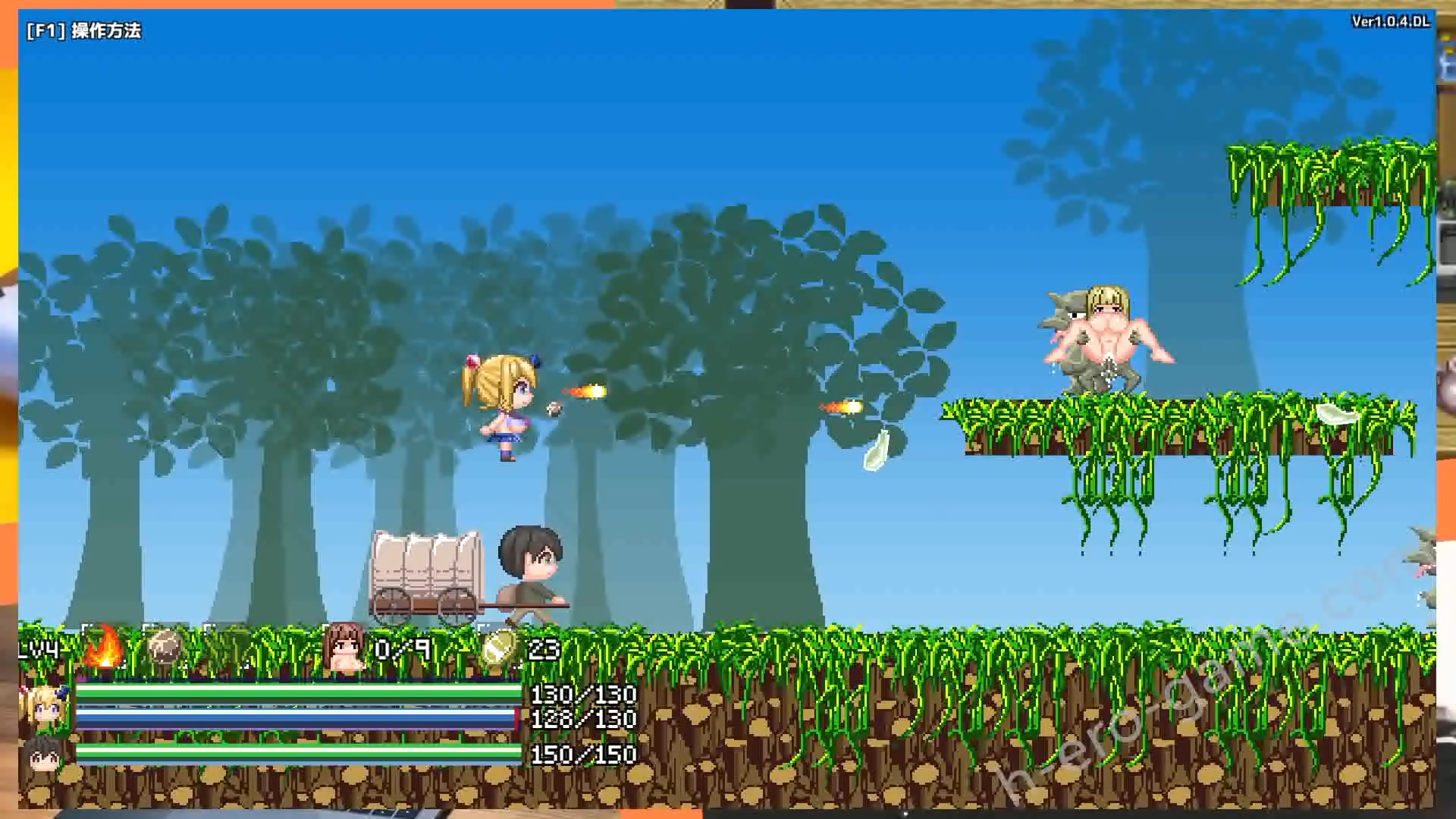1456x819 pixels.
Task: Click the gold coin currency icon
Action: pos(499,648)
